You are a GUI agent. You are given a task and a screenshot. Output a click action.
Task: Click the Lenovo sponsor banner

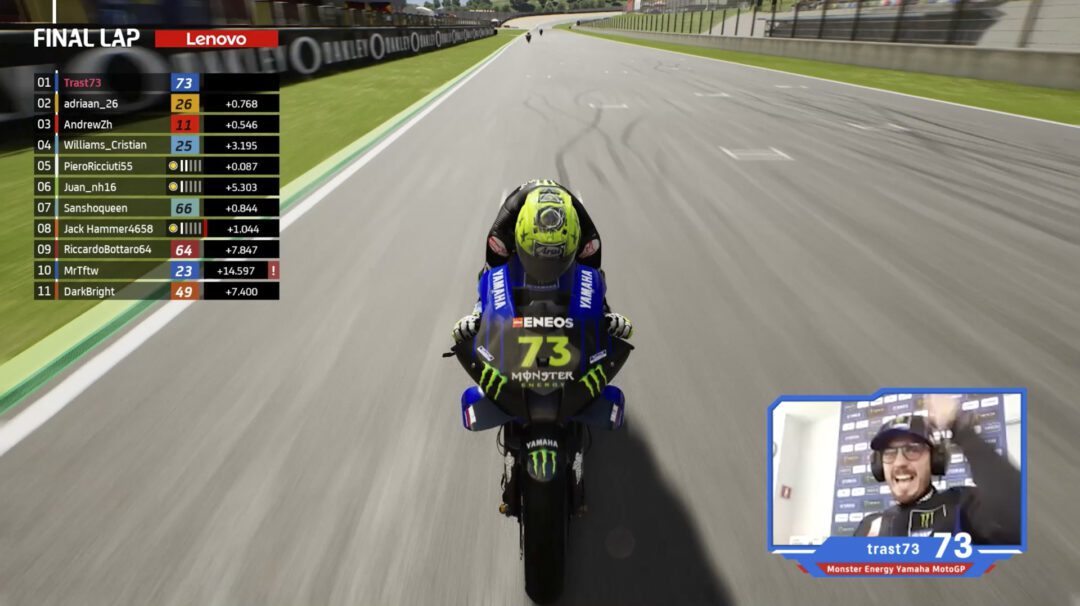point(216,39)
